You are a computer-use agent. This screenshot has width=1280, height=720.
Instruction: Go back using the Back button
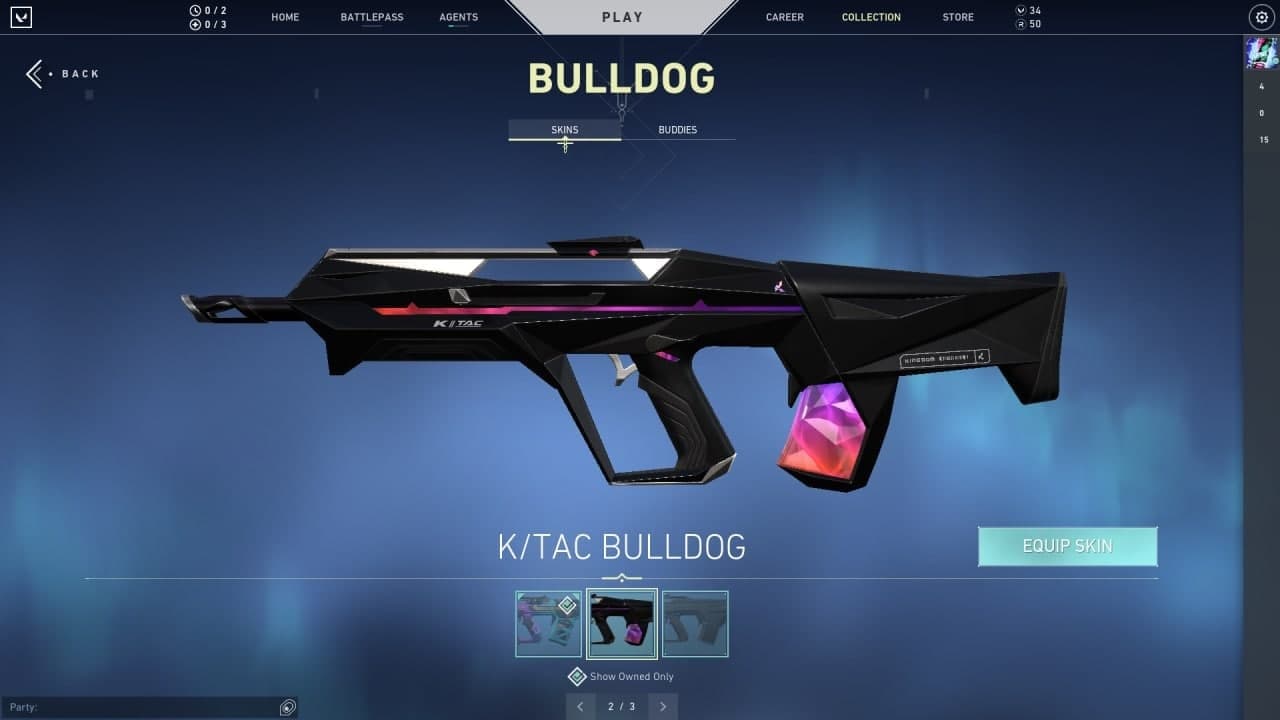[x=63, y=74]
